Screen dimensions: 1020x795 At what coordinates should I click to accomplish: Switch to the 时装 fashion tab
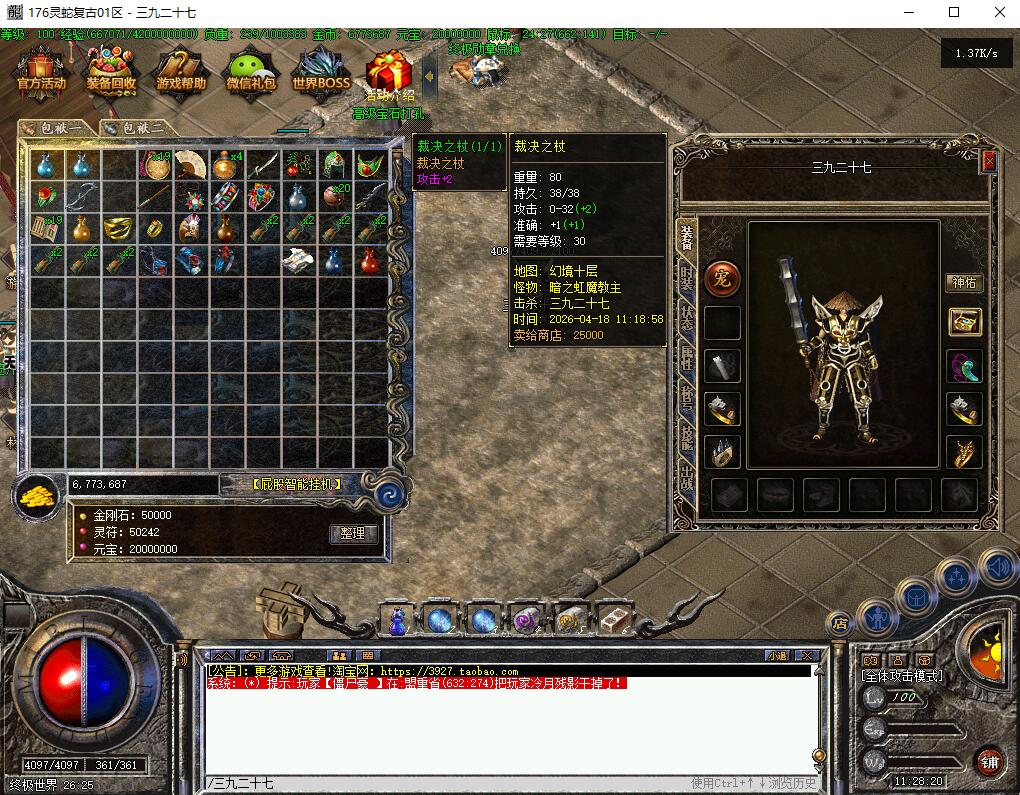tap(687, 277)
